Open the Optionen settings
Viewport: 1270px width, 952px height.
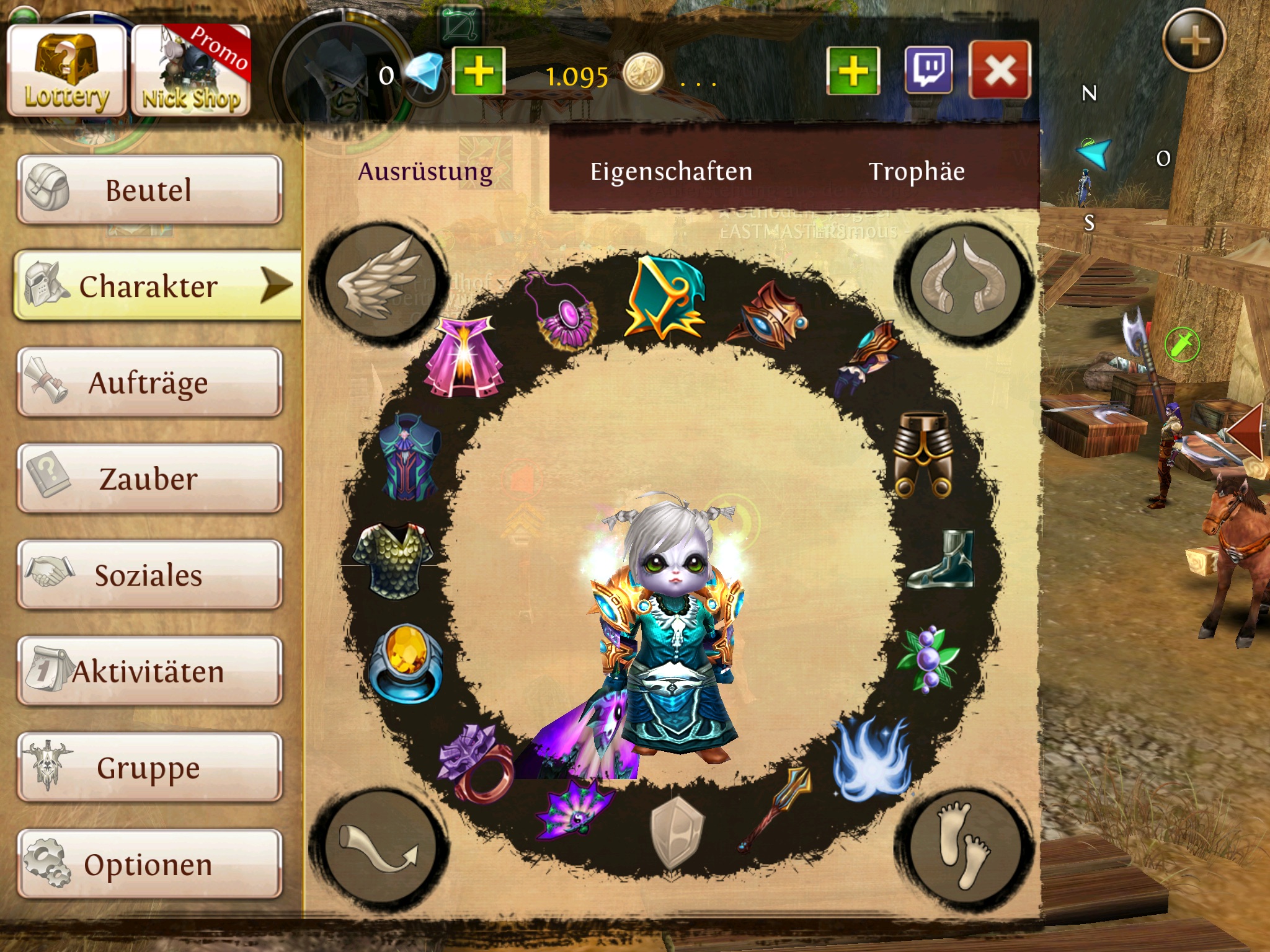pyautogui.click(x=149, y=864)
